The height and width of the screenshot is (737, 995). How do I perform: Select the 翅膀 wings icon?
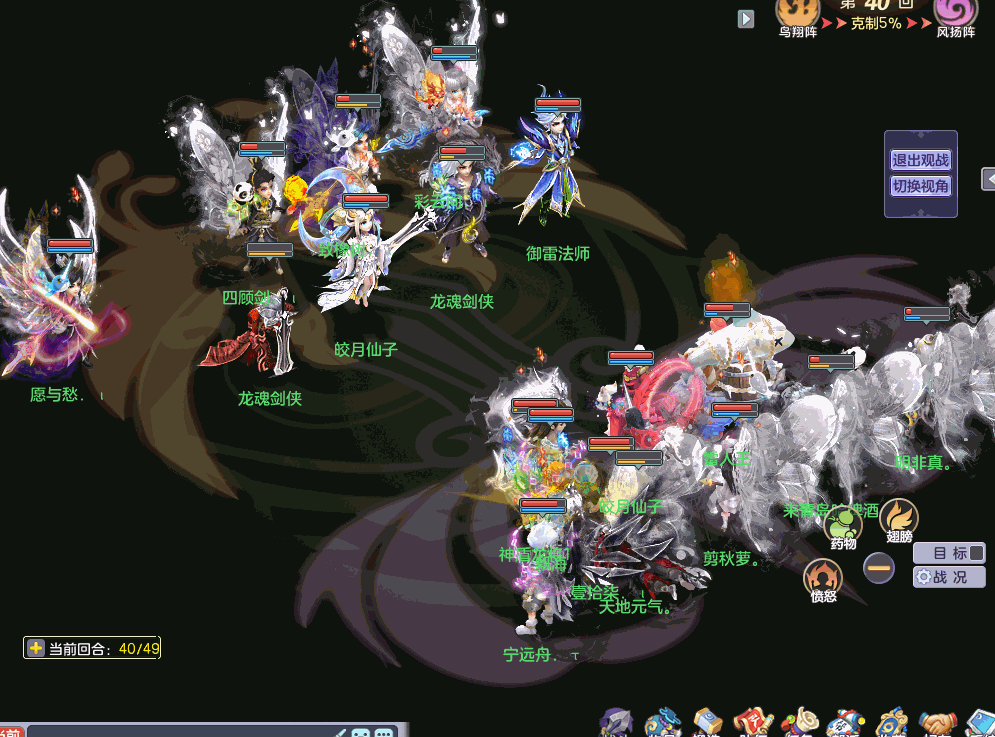(898, 517)
